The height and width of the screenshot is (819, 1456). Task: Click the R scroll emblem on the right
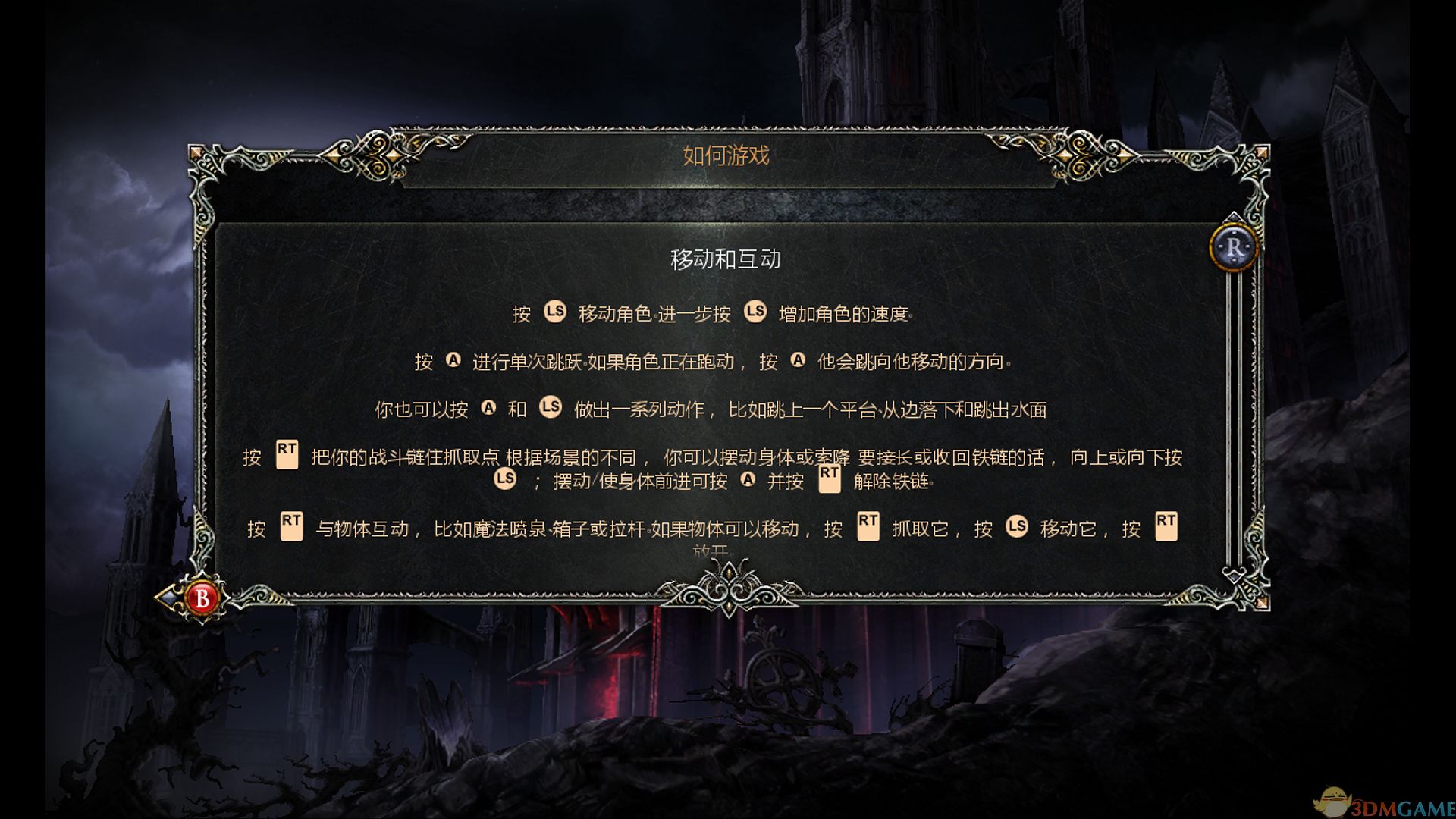(1234, 247)
